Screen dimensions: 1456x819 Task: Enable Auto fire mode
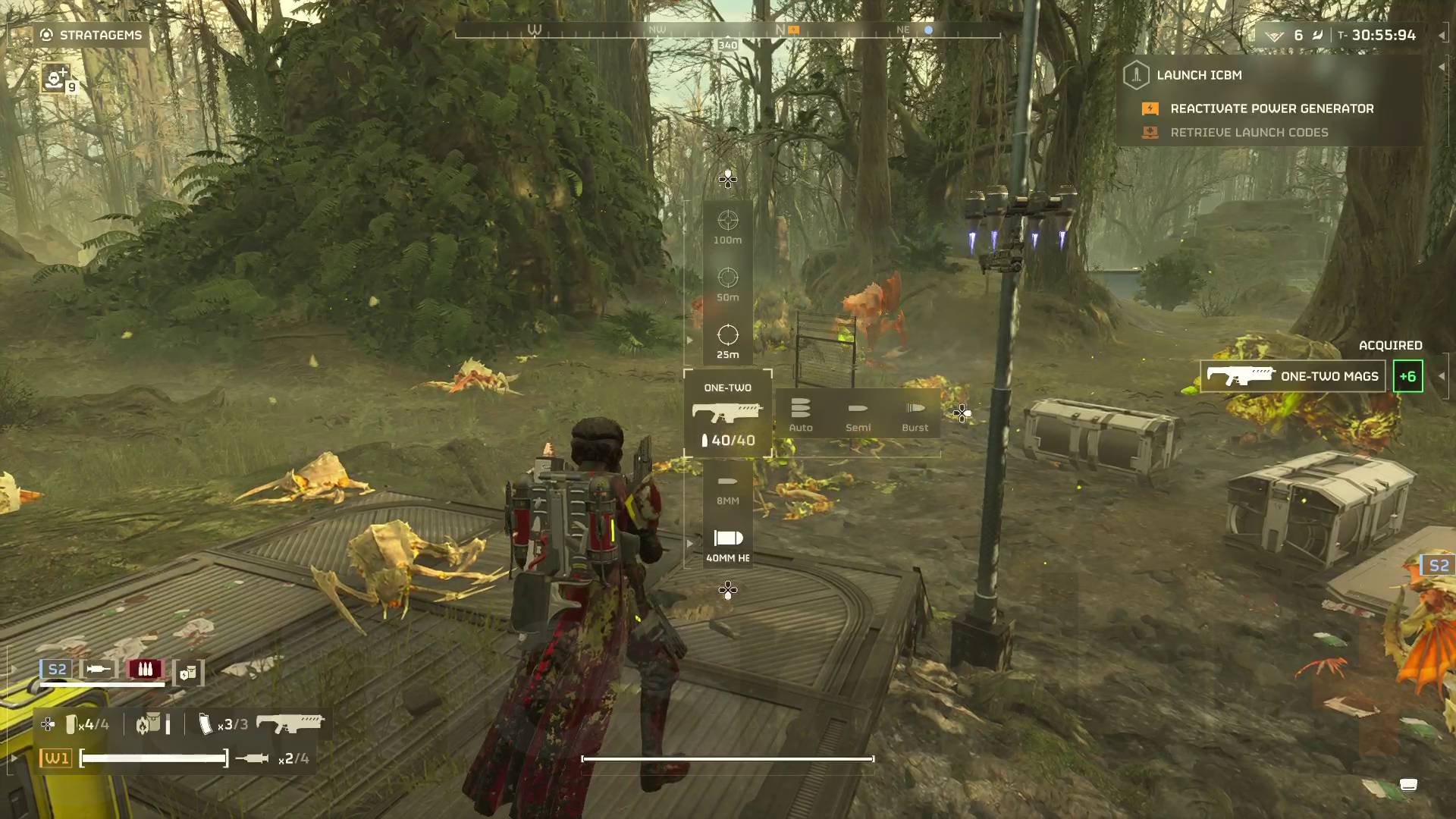click(x=800, y=413)
